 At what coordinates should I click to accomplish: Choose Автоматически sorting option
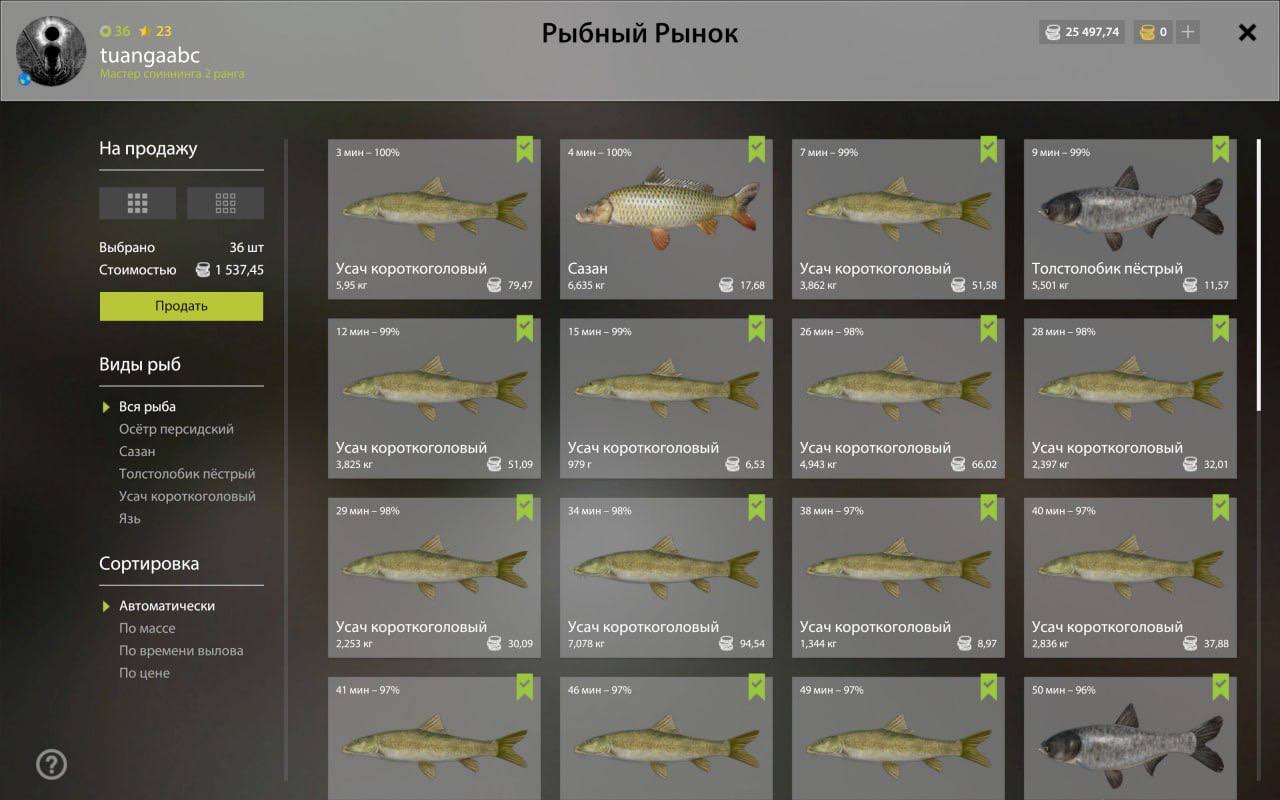pos(167,606)
